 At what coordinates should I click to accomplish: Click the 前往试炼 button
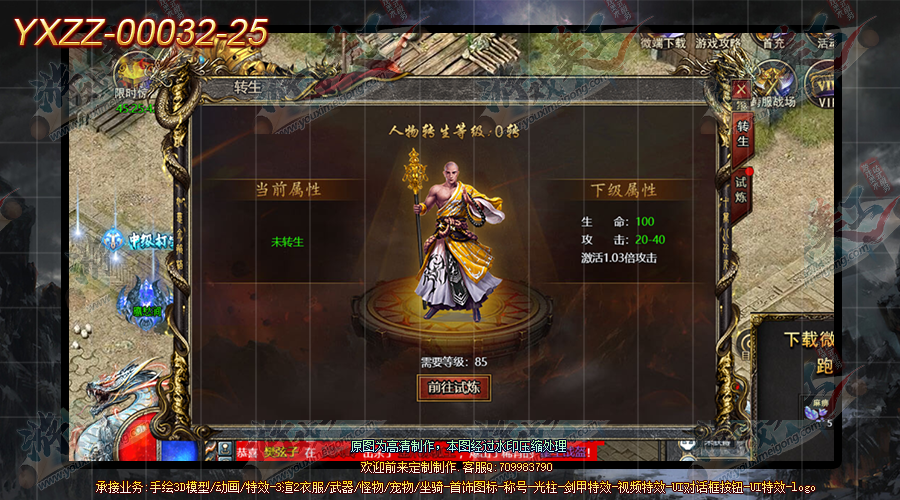(x=453, y=387)
